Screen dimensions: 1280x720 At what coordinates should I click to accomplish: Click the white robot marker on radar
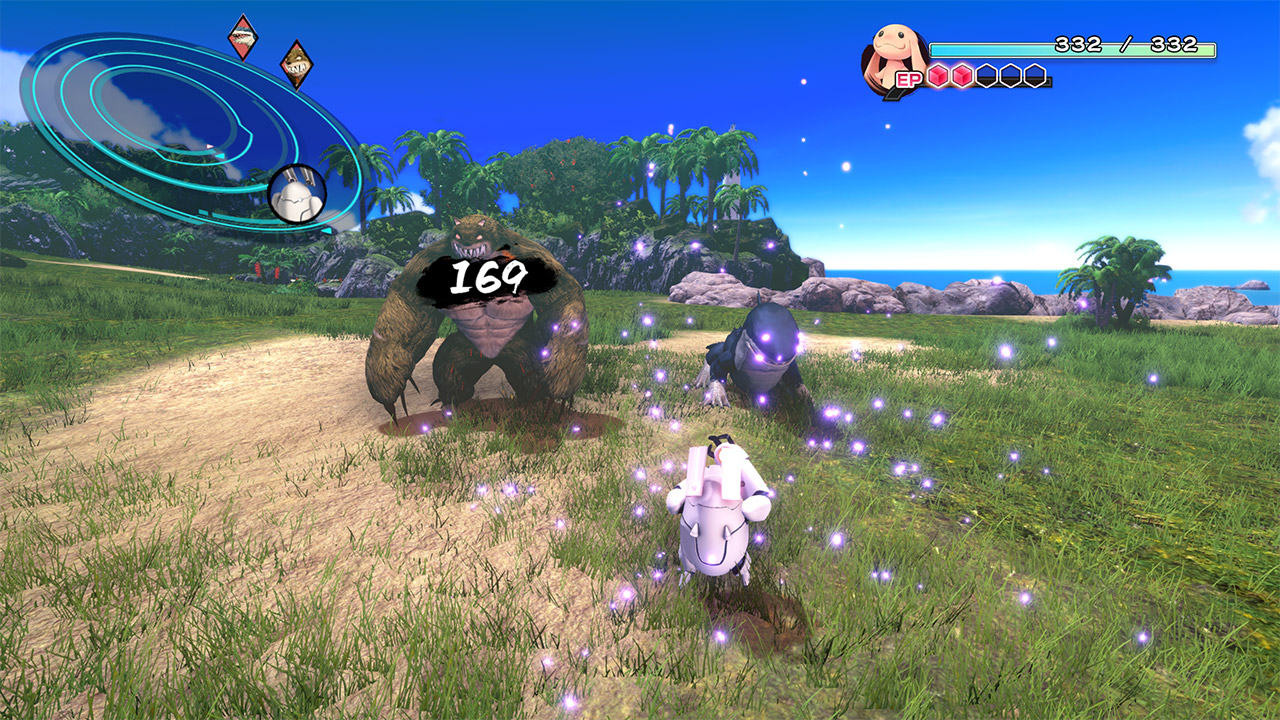(x=297, y=192)
